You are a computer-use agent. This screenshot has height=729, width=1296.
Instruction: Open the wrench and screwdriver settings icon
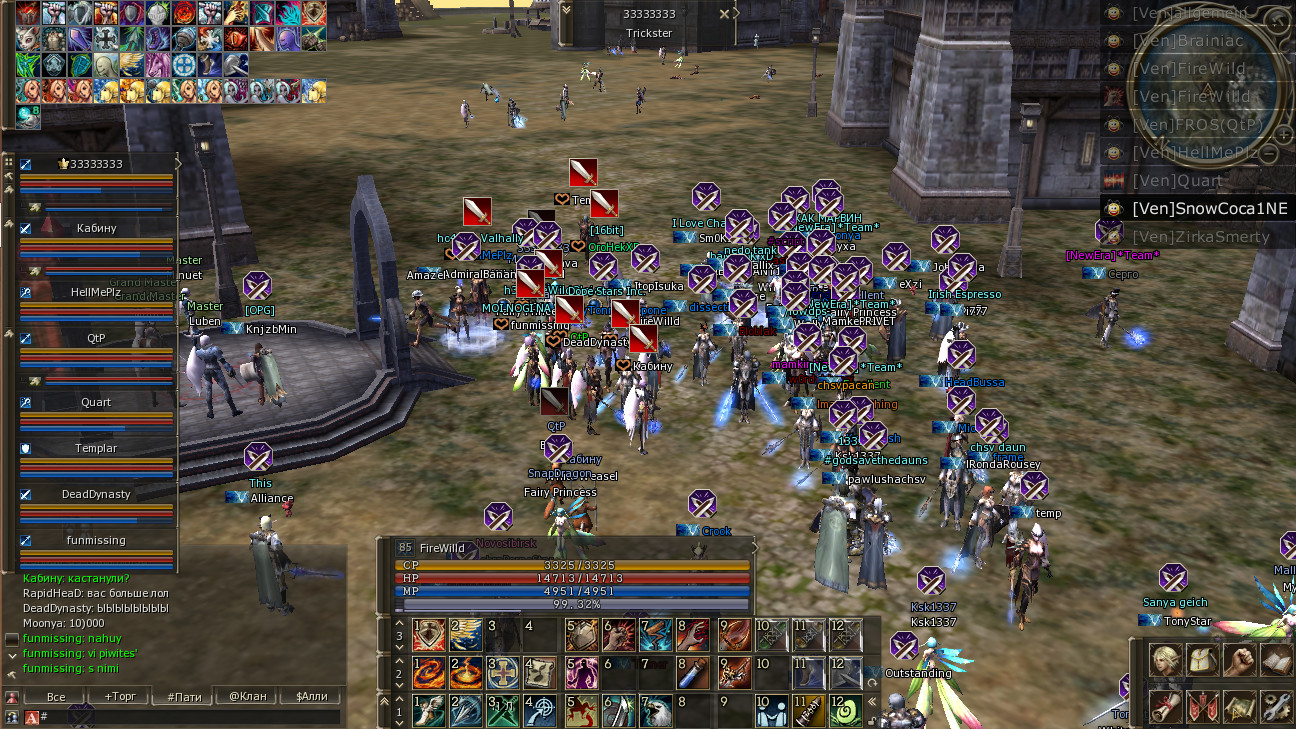point(1276,706)
